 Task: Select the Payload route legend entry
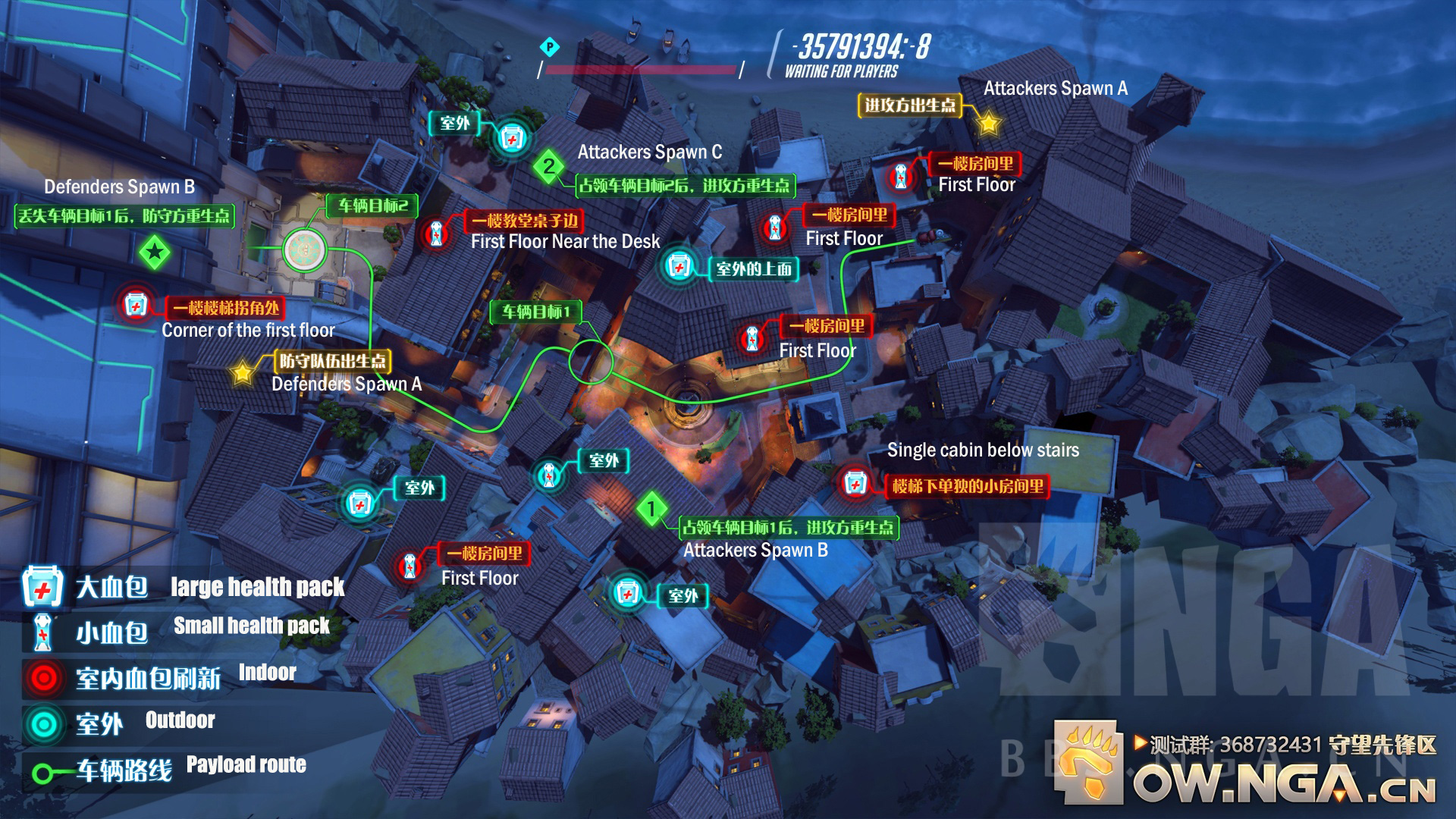click(168, 769)
